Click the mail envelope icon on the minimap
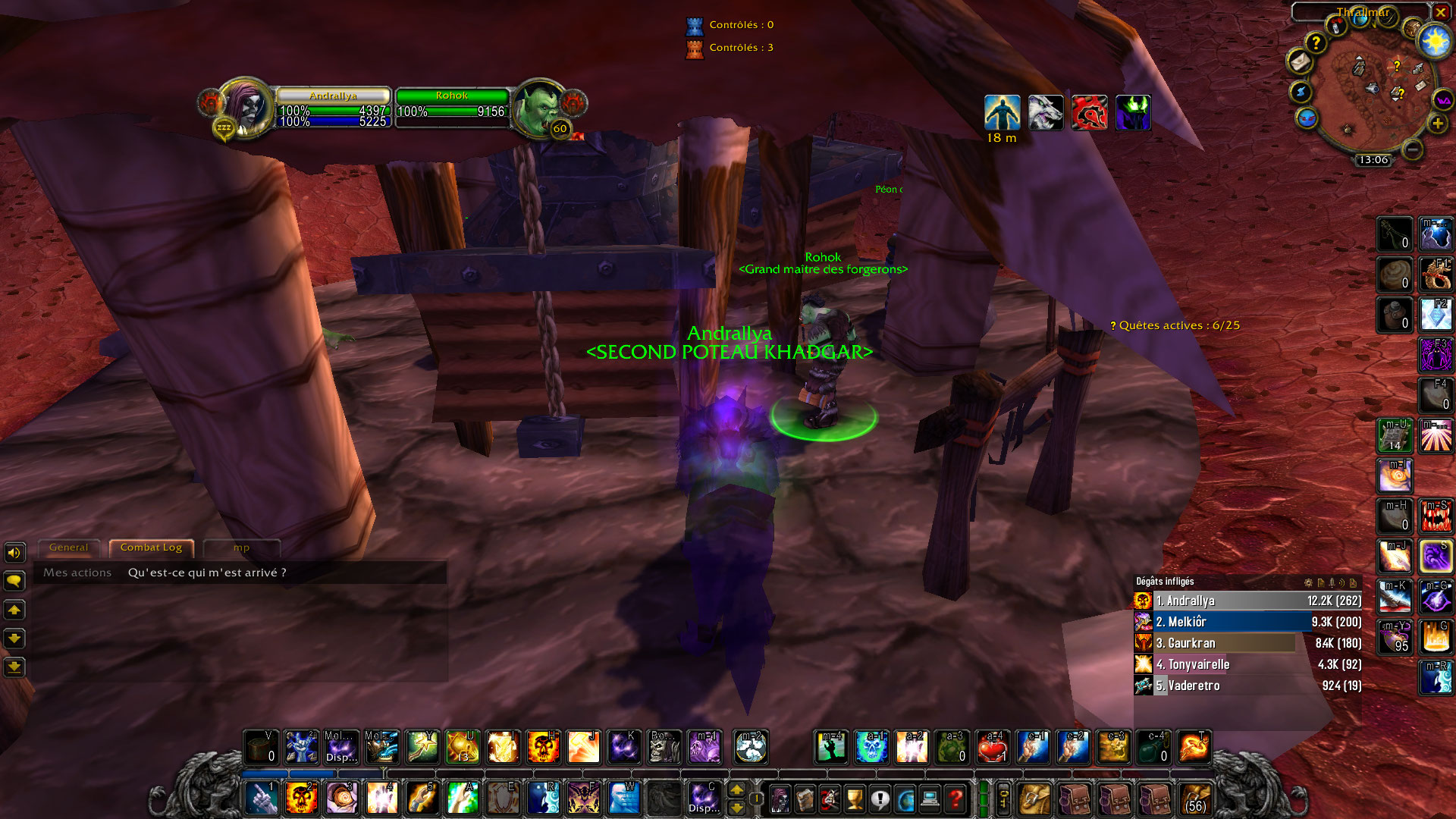Screen dimensions: 1456x819 point(1300,62)
